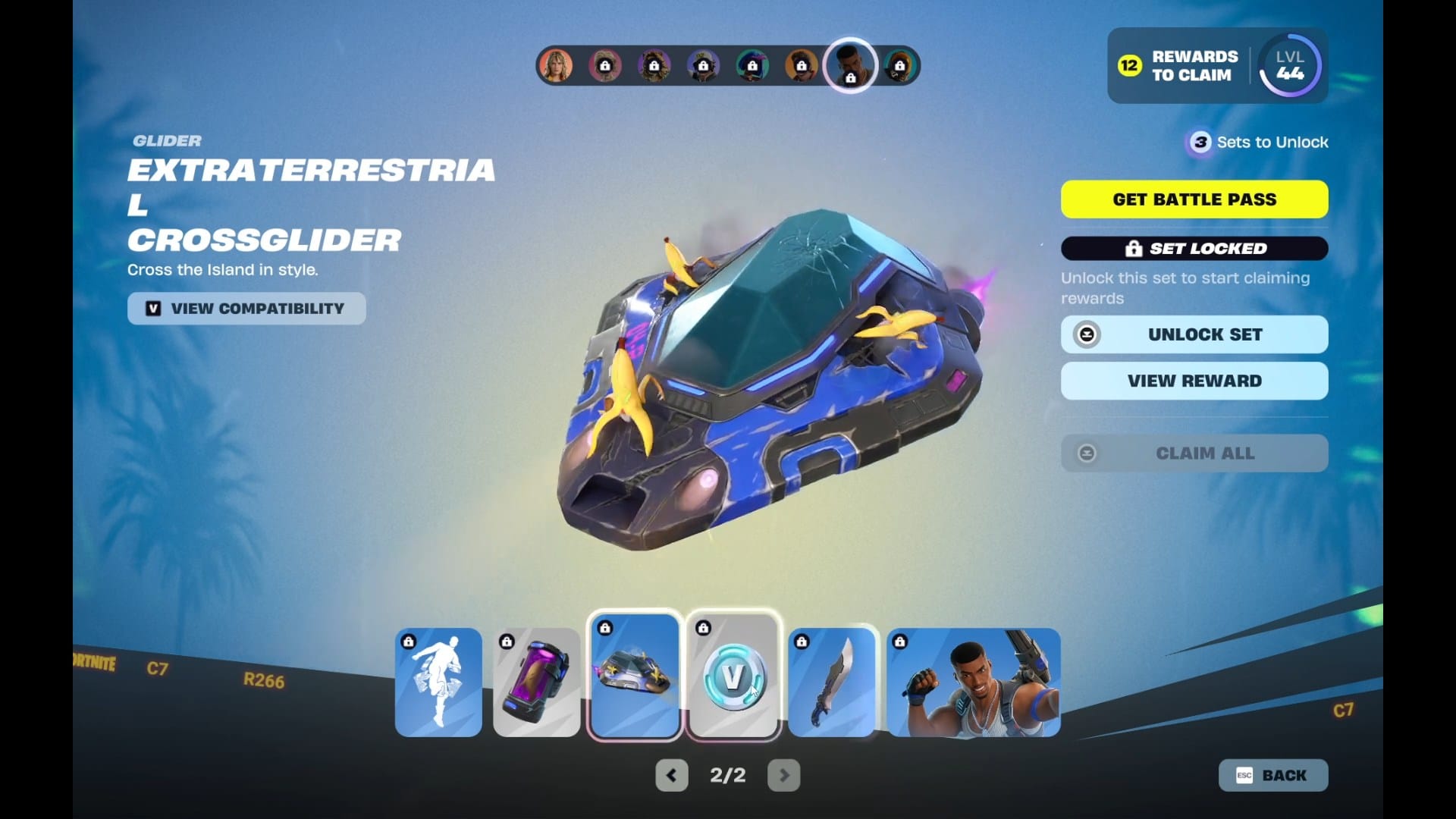Click the Get Battle Pass button

pos(1194,199)
